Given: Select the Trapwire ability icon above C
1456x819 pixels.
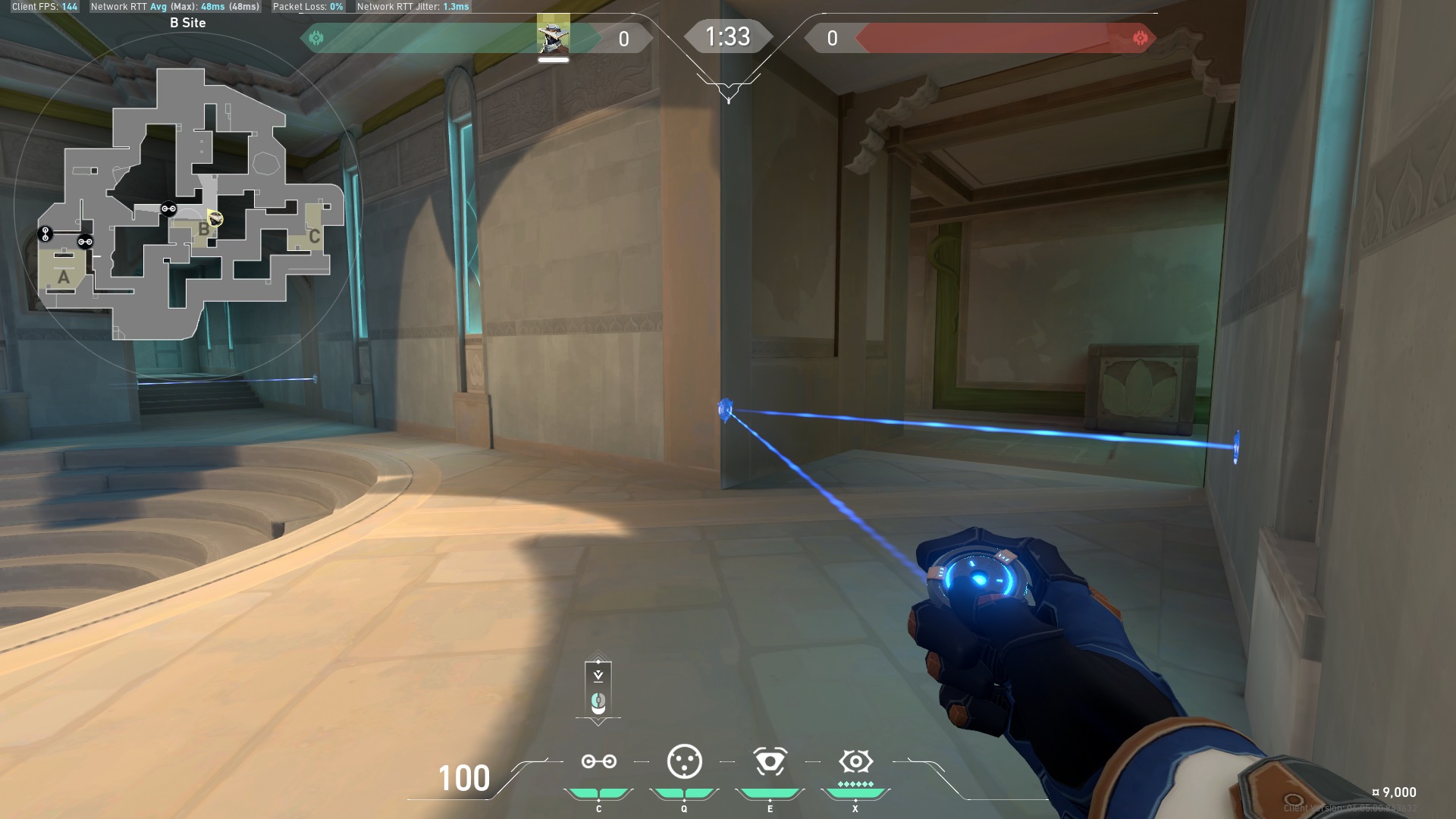Looking at the screenshot, I should point(598,761).
